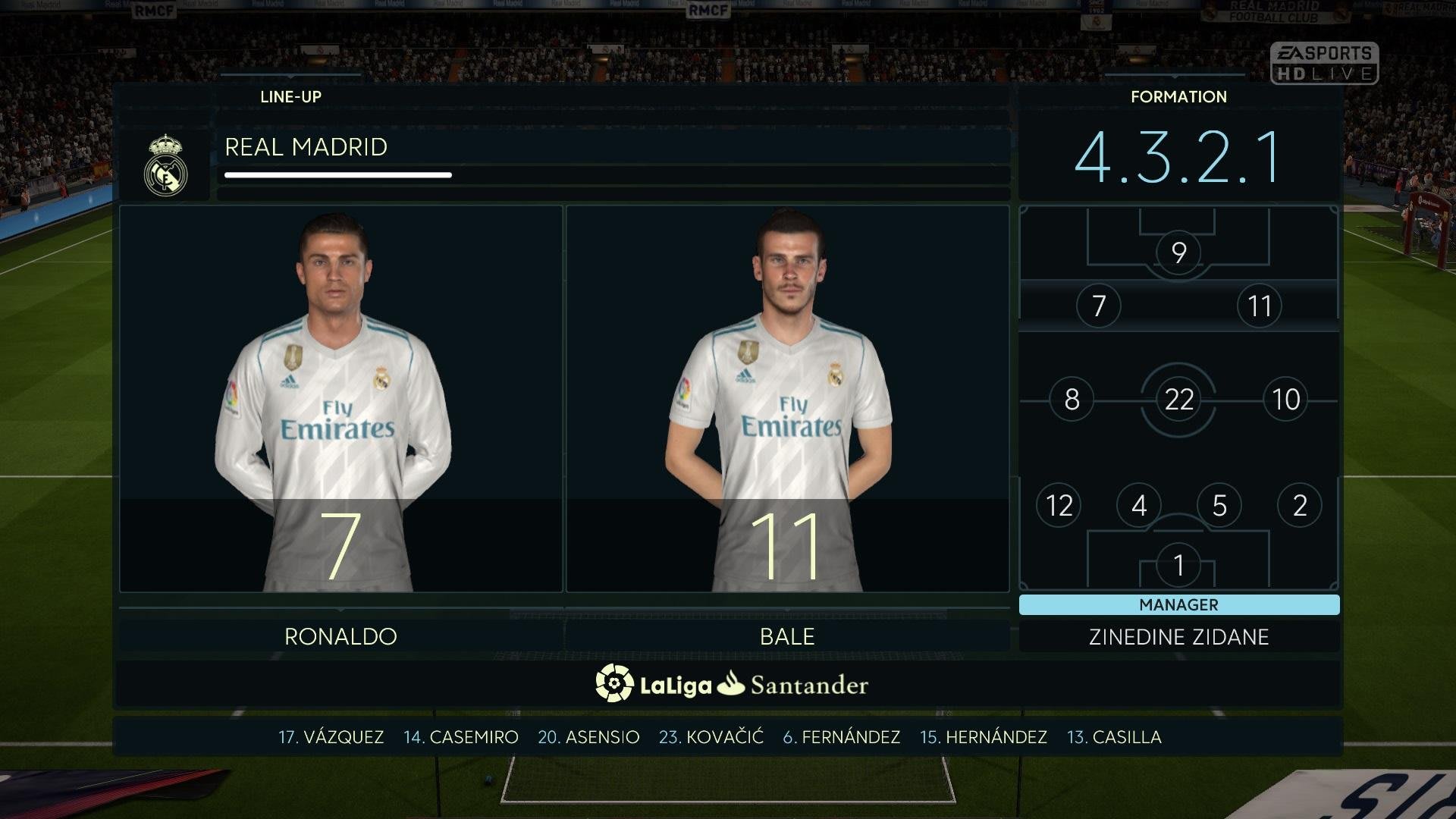Choose substitute 14. Casemiro from the bench list
1456x819 pixels.
pyautogui.click(x=461, y=737)
